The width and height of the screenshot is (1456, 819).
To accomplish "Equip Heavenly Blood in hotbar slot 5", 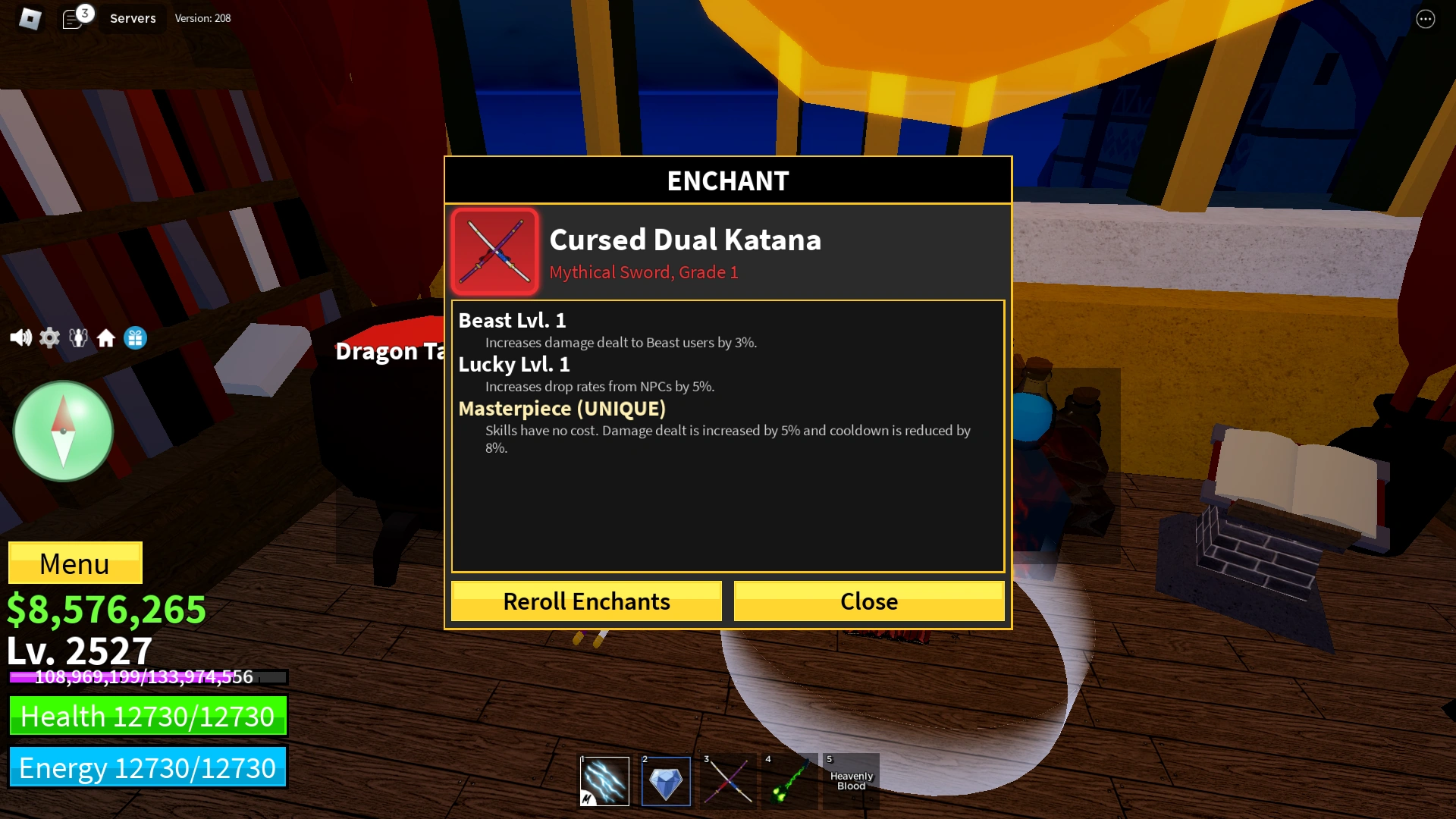I will pos(849,781).
